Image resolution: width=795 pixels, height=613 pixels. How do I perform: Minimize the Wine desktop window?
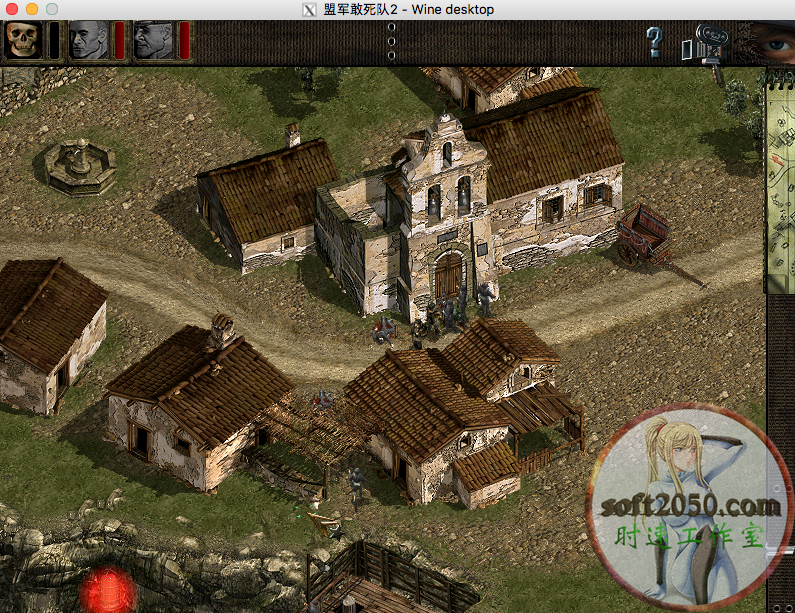click(32, 9)
